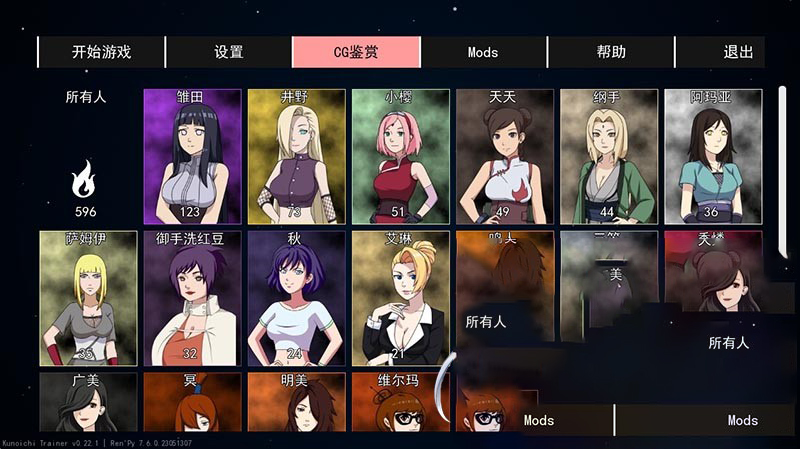Screen dimensions: 800x449
Task: Open the 艾琳 gallery card
Action: click(400, 298)
